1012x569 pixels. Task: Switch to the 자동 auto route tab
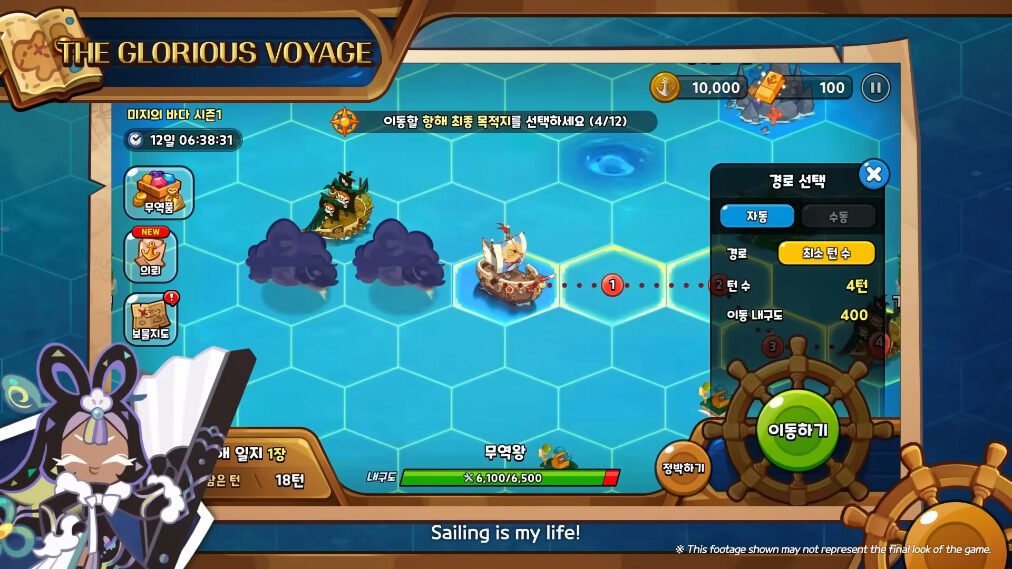click(757, 216)
